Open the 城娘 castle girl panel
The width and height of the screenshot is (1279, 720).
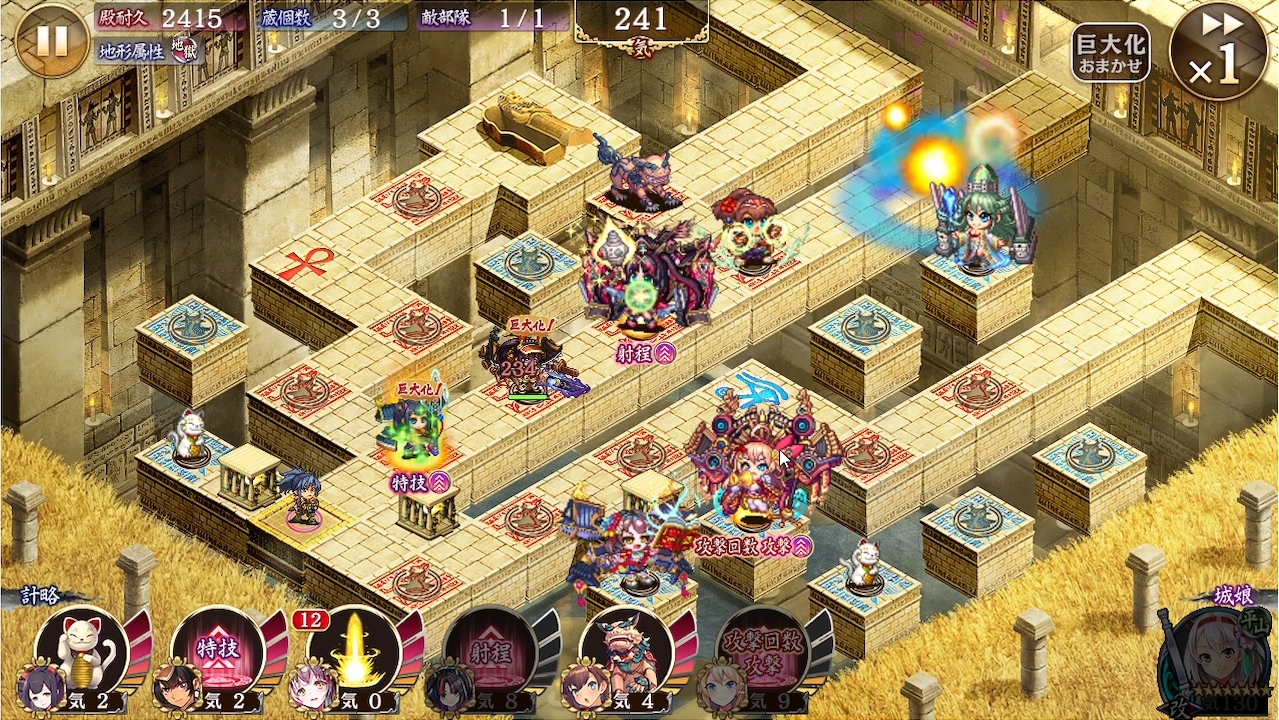(1212, 655)
